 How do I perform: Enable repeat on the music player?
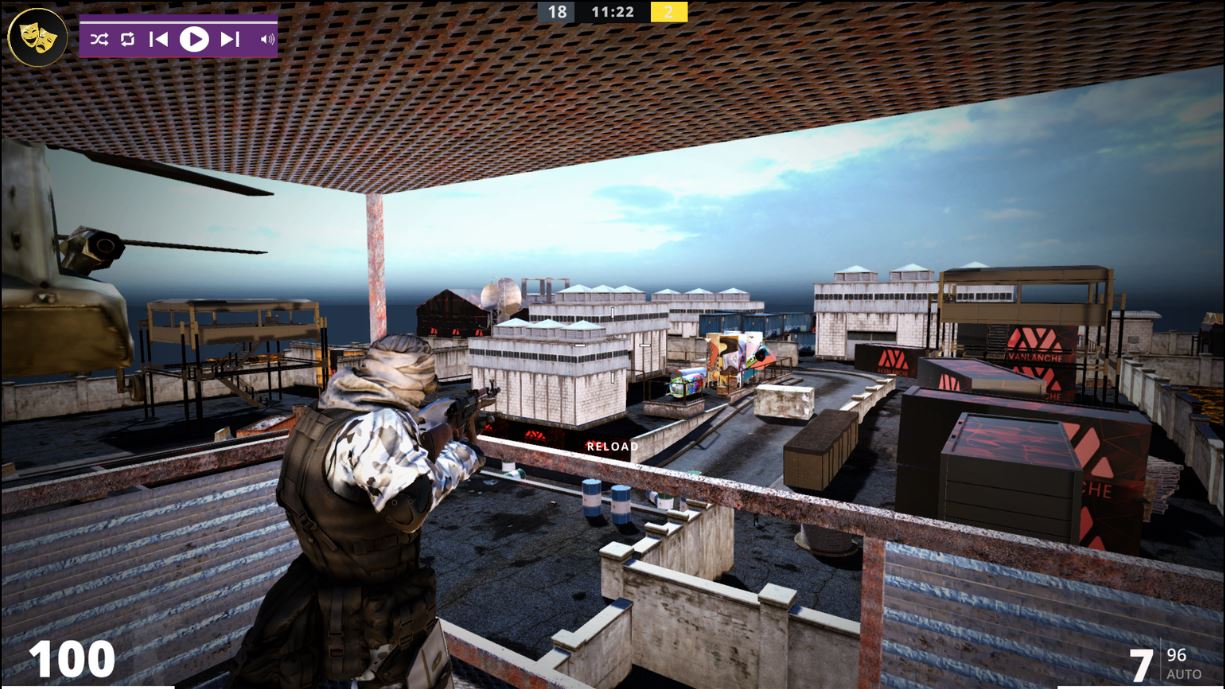click(x=127, y=39)
